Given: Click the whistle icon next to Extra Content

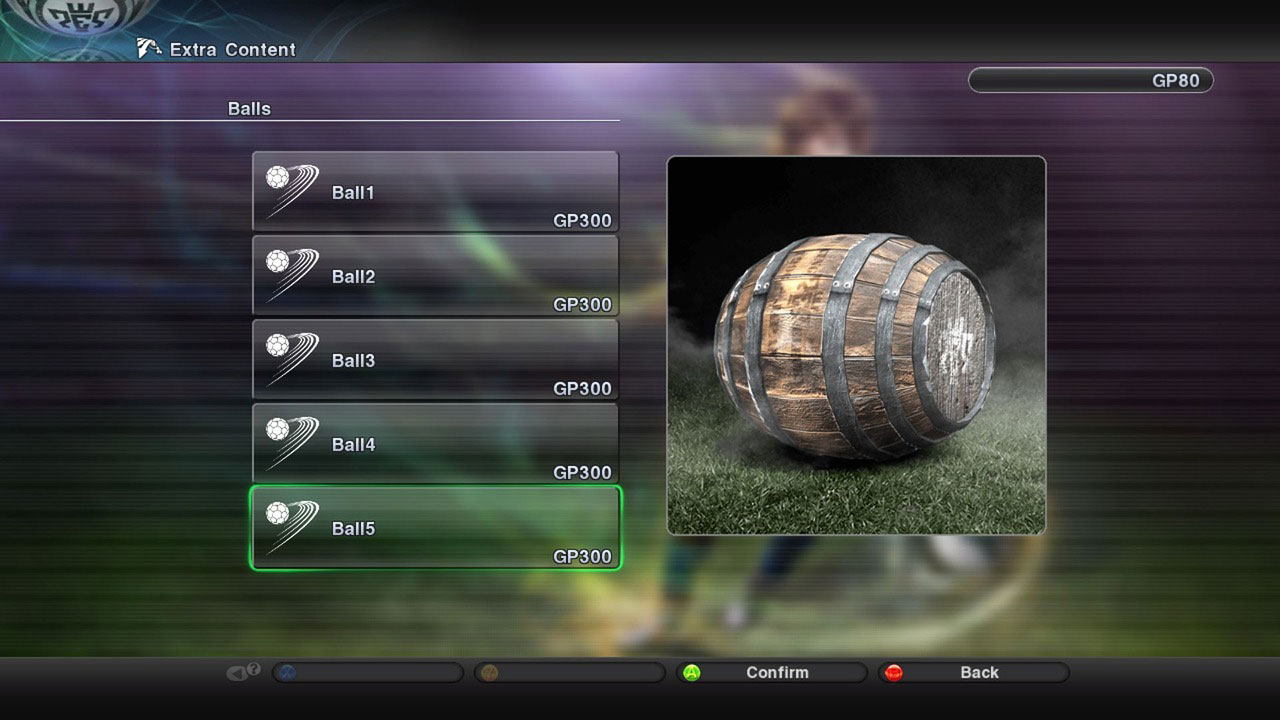Looking at the screenshot, I should (x=148, y=47).
